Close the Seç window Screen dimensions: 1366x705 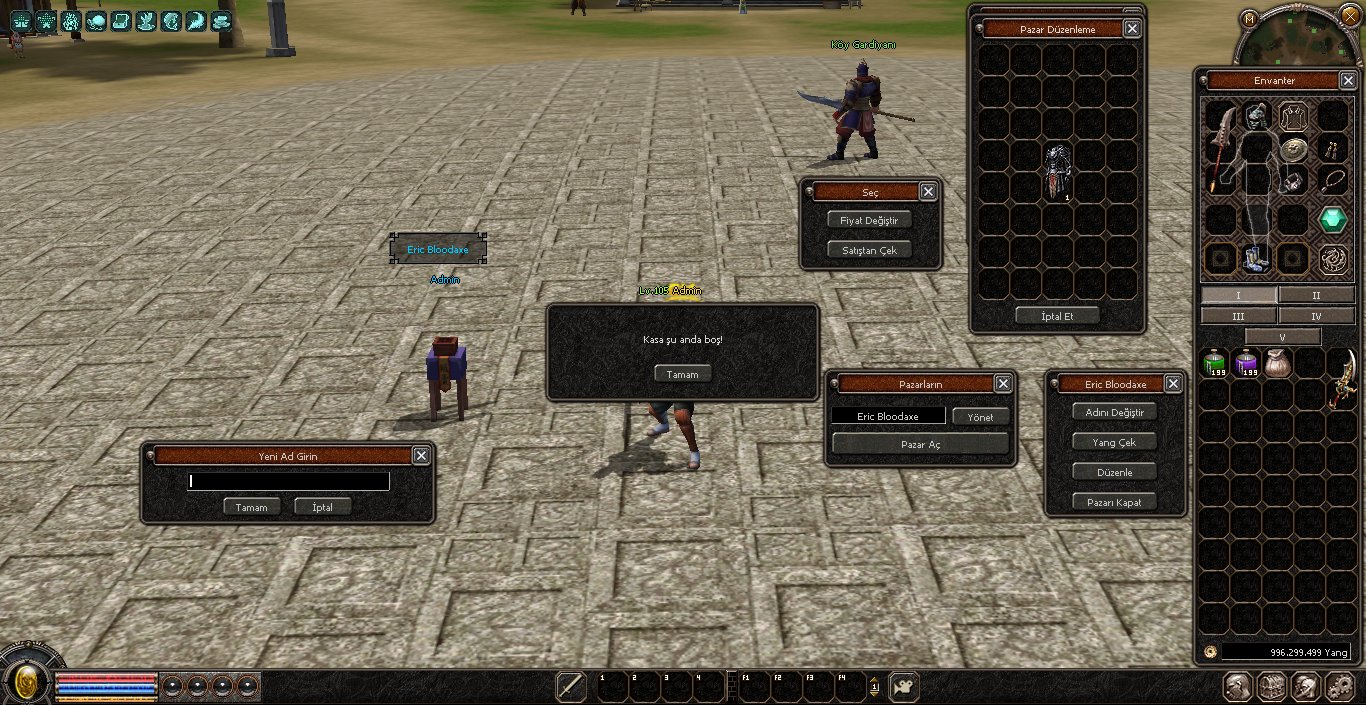(928, 192)
